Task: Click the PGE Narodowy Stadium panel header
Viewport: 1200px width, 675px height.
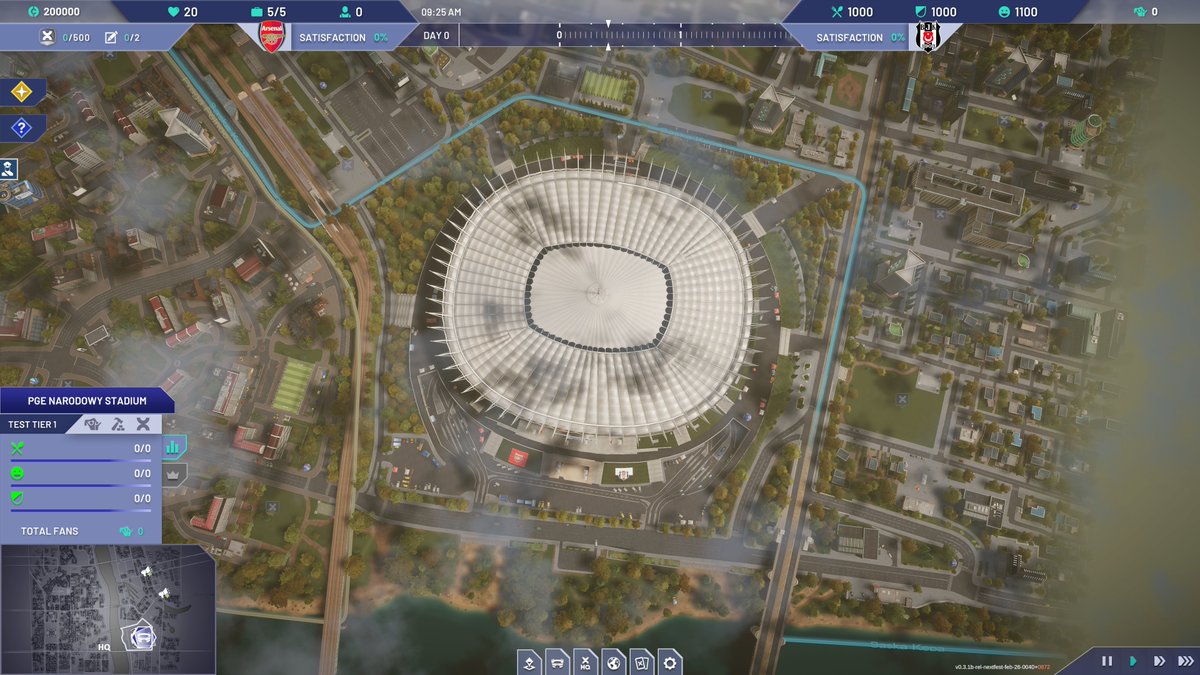Action: click(x=86, y=401)
